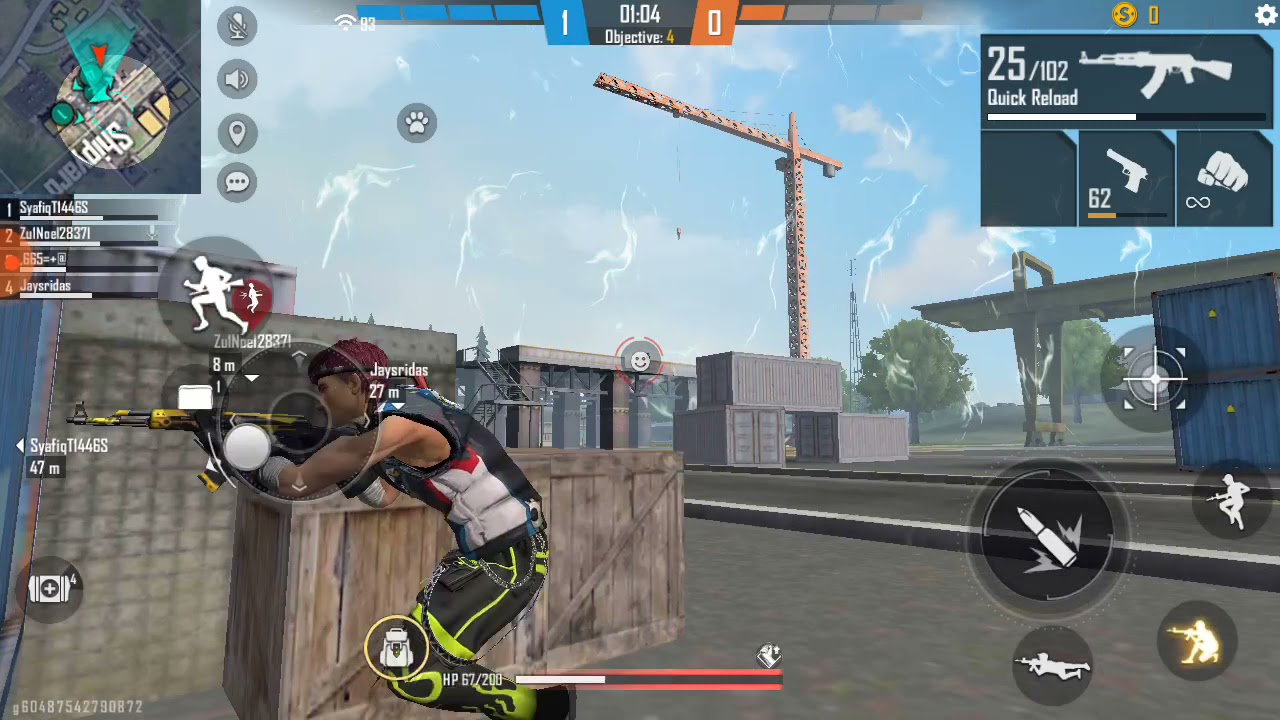Tap the minimap to expand it
Image resolution: width=1280 pixels, height=720 pixels.
pyautogui.click(x=100, y=97)
